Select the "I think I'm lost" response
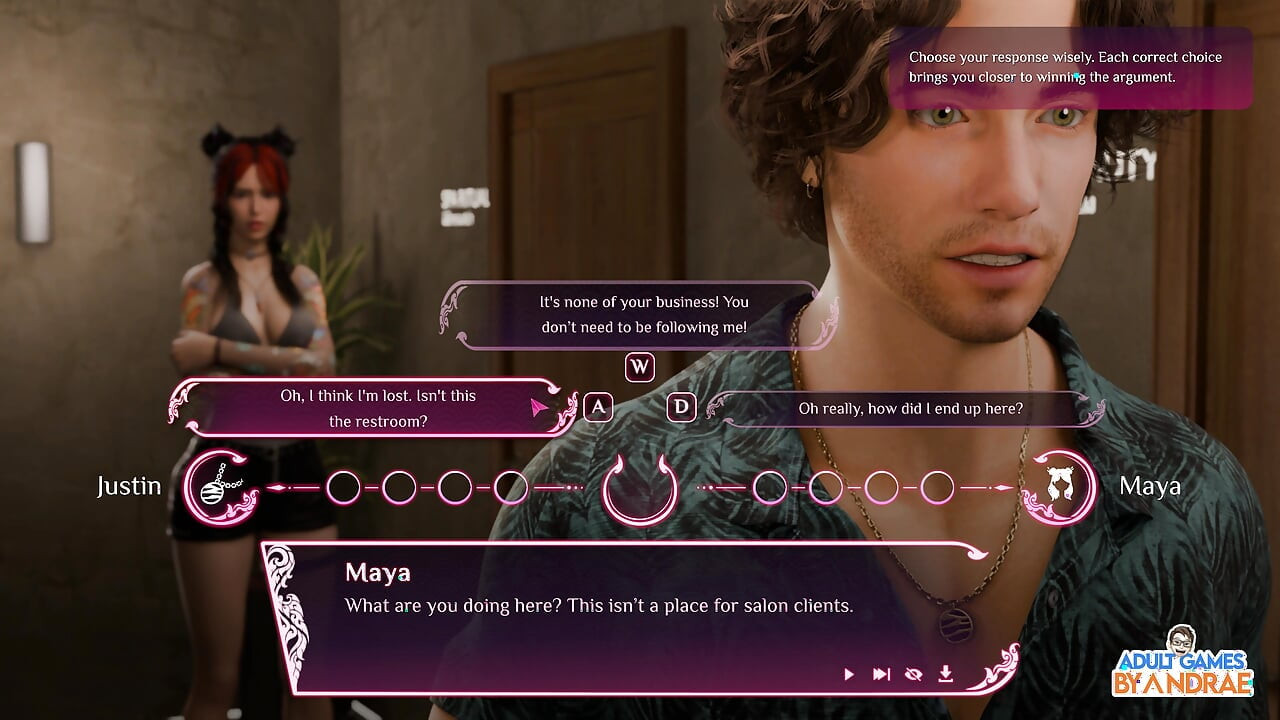The image size is (1280, 720). [x=378, y=408]
